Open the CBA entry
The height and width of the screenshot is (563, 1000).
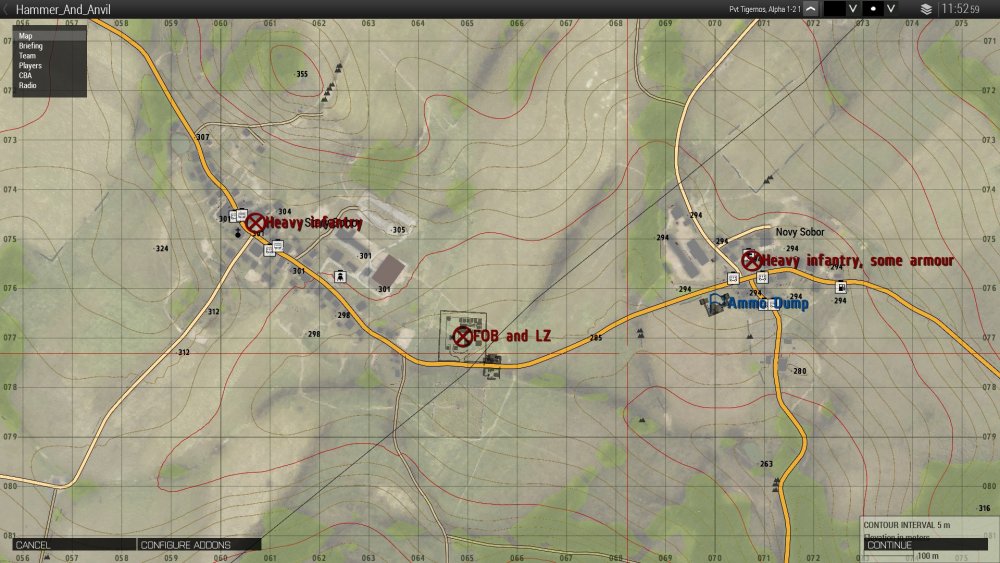click(26, 76)
